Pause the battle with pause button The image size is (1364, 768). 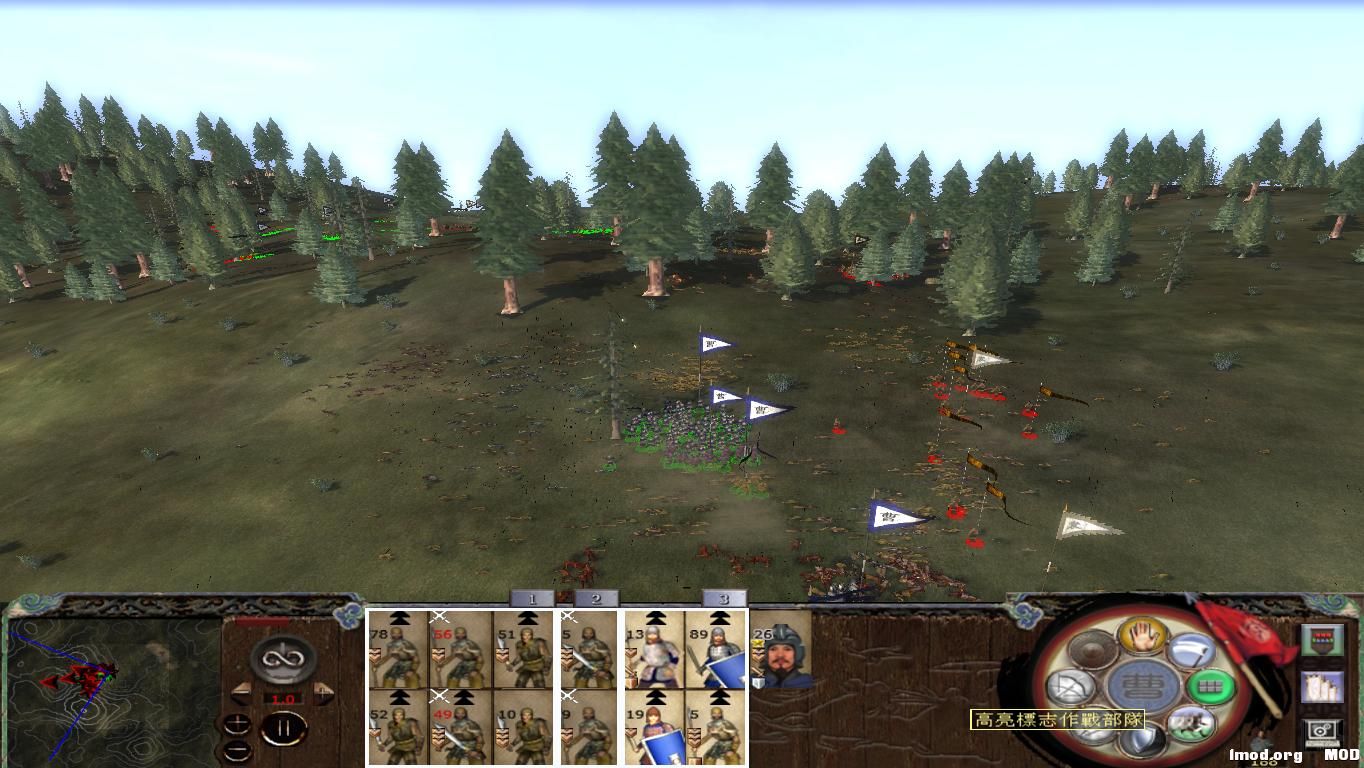(284, 727)
